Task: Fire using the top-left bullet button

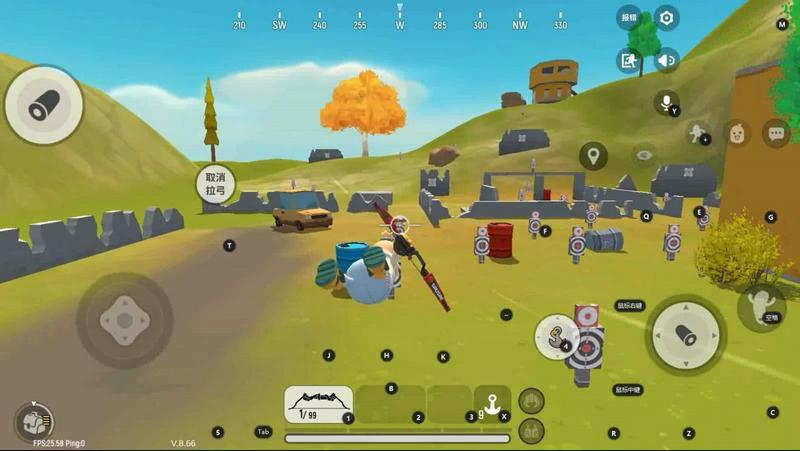Action: [x=44, y=105]
